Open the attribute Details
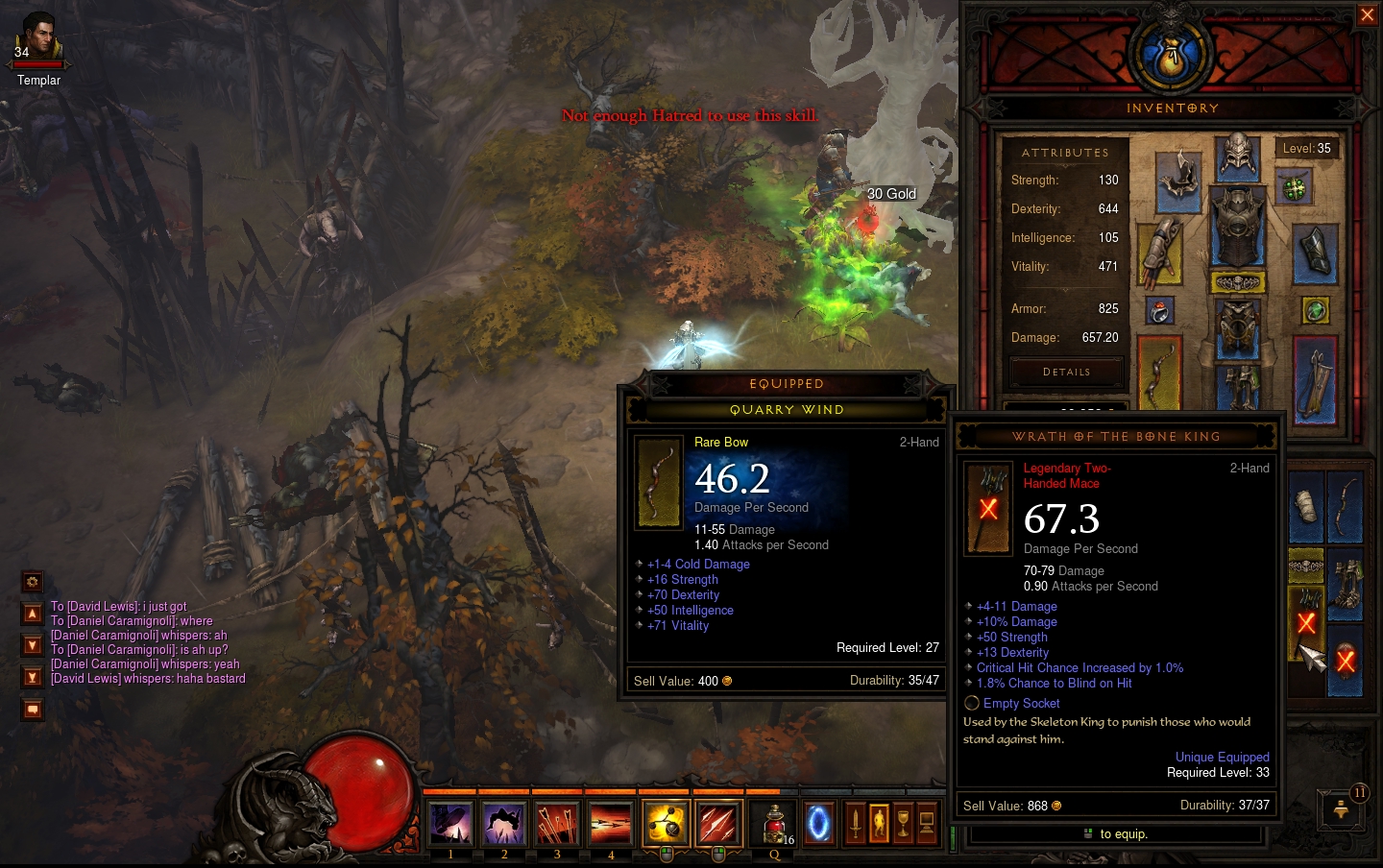The width and height of the screenshot is (1383, 868). pyautogui.click(x=1066, y=372)
